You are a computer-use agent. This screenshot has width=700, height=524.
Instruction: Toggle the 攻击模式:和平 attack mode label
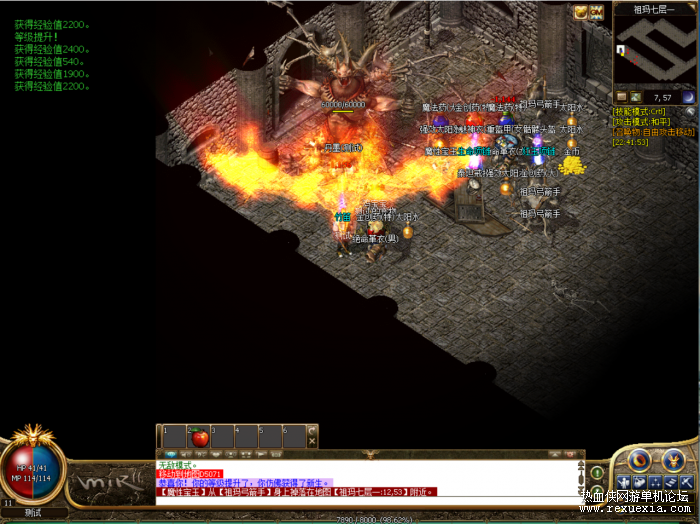click(x=640, y=120)
